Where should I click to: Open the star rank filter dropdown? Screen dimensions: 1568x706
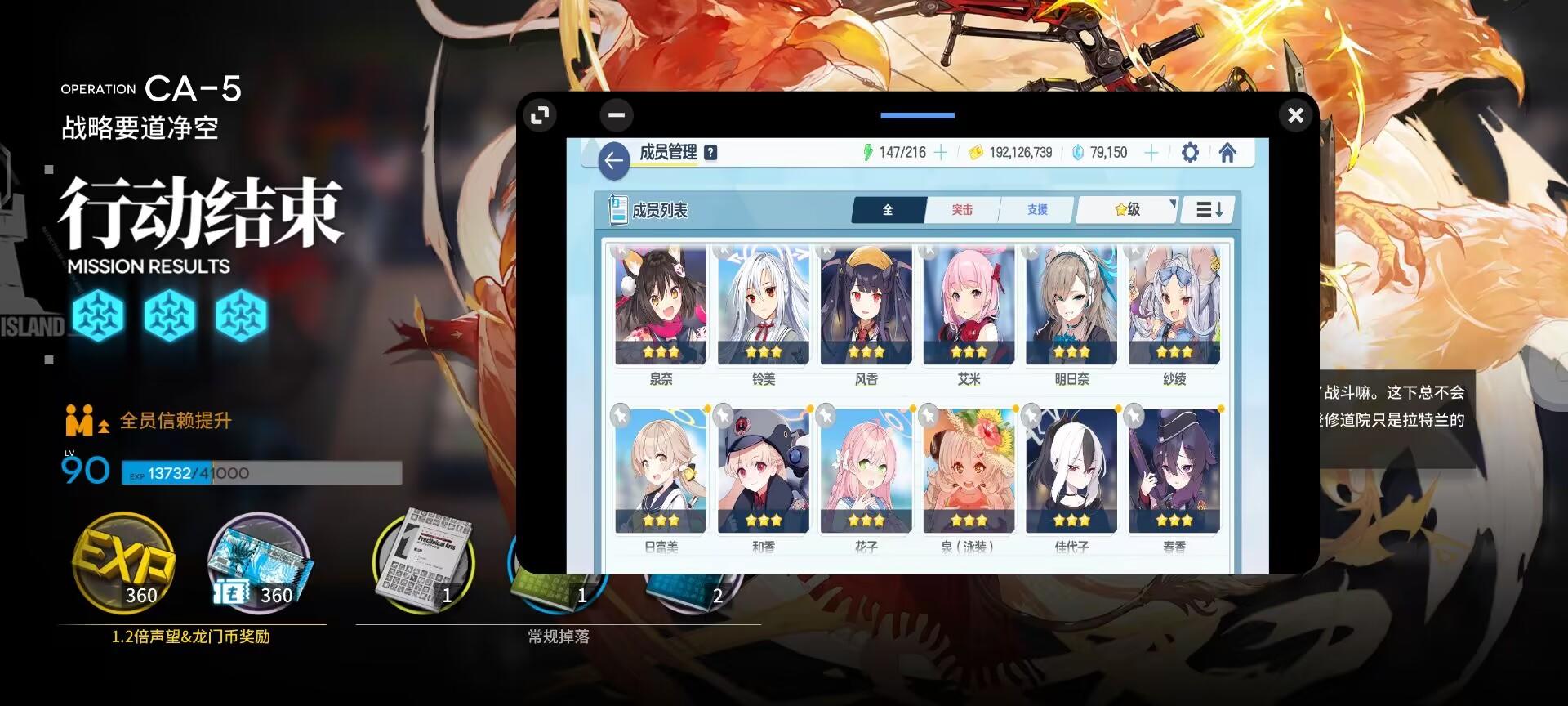1125,209
